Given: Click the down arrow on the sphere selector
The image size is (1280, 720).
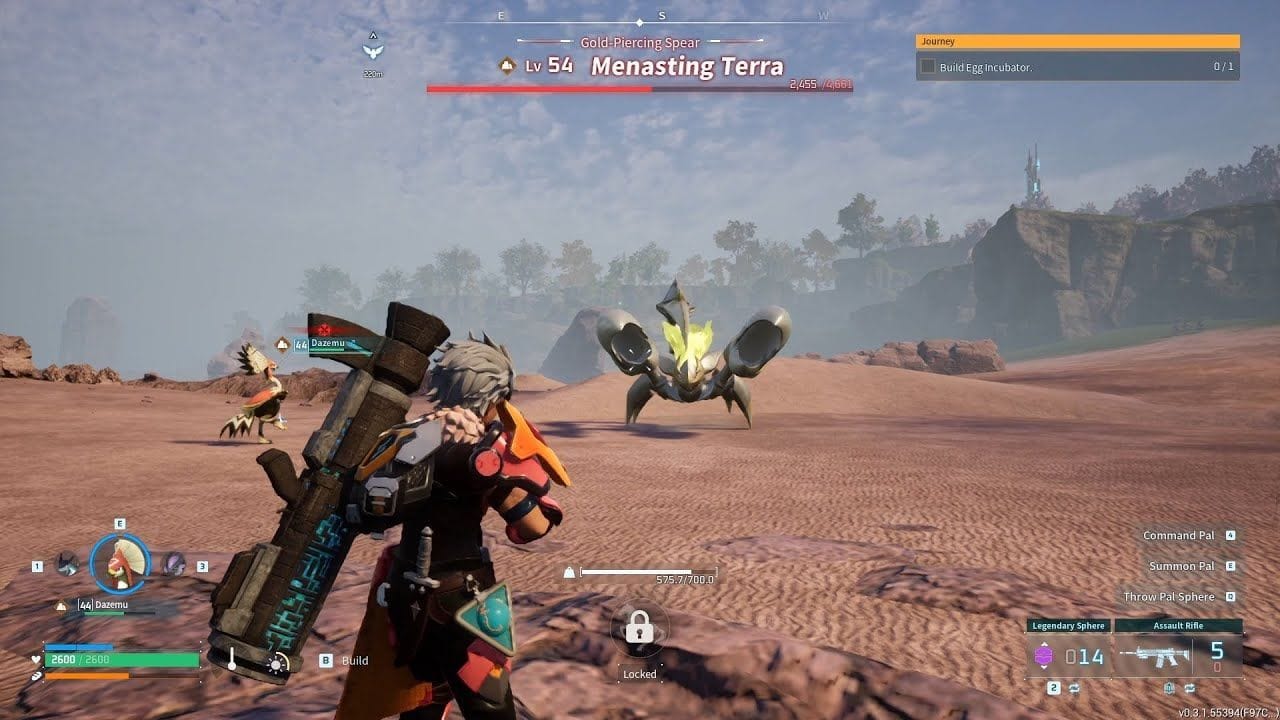Looking at the screenshot, I should (1044, 666).
